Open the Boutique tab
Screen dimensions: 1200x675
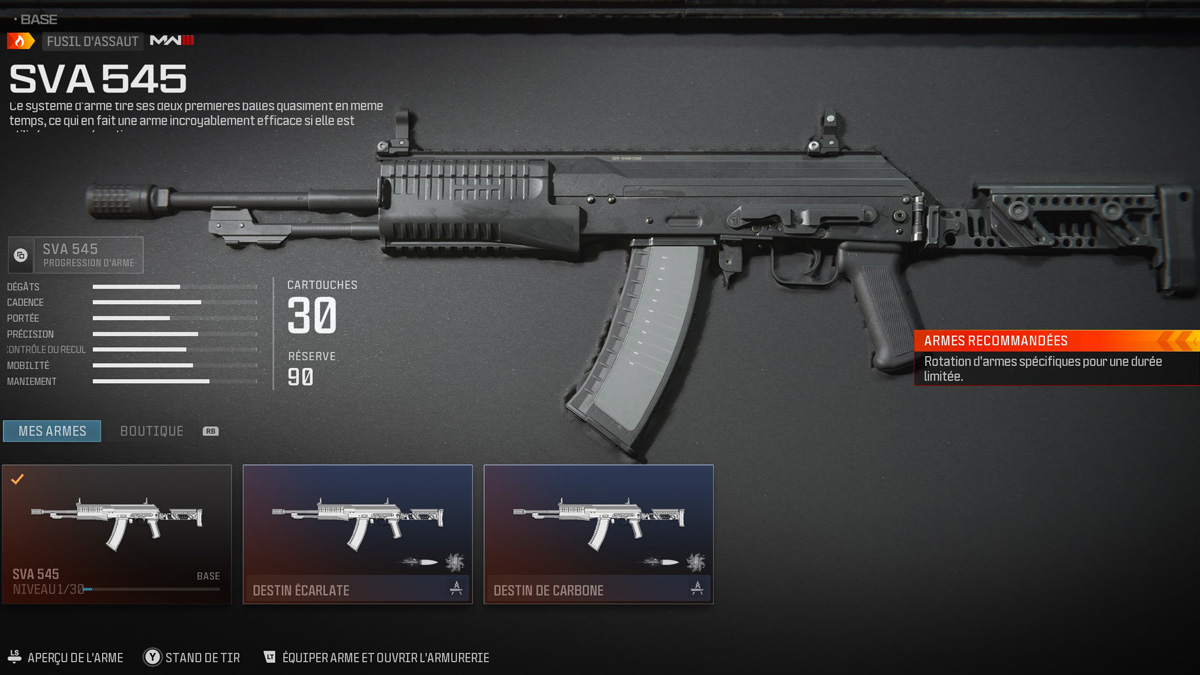click(152, 431)
